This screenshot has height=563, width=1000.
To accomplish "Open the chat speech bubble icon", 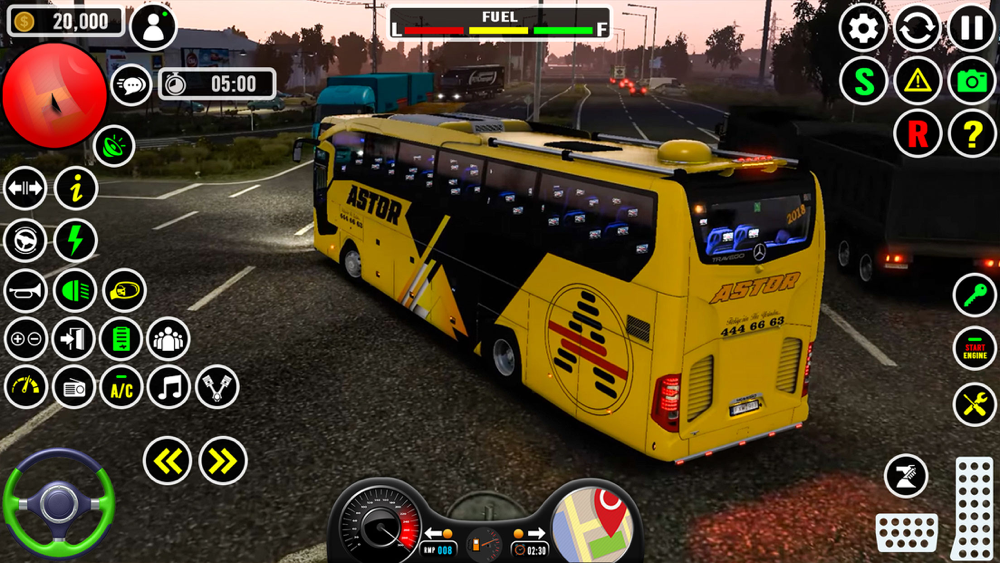I will pyautogui.click(x=131, y=85).
